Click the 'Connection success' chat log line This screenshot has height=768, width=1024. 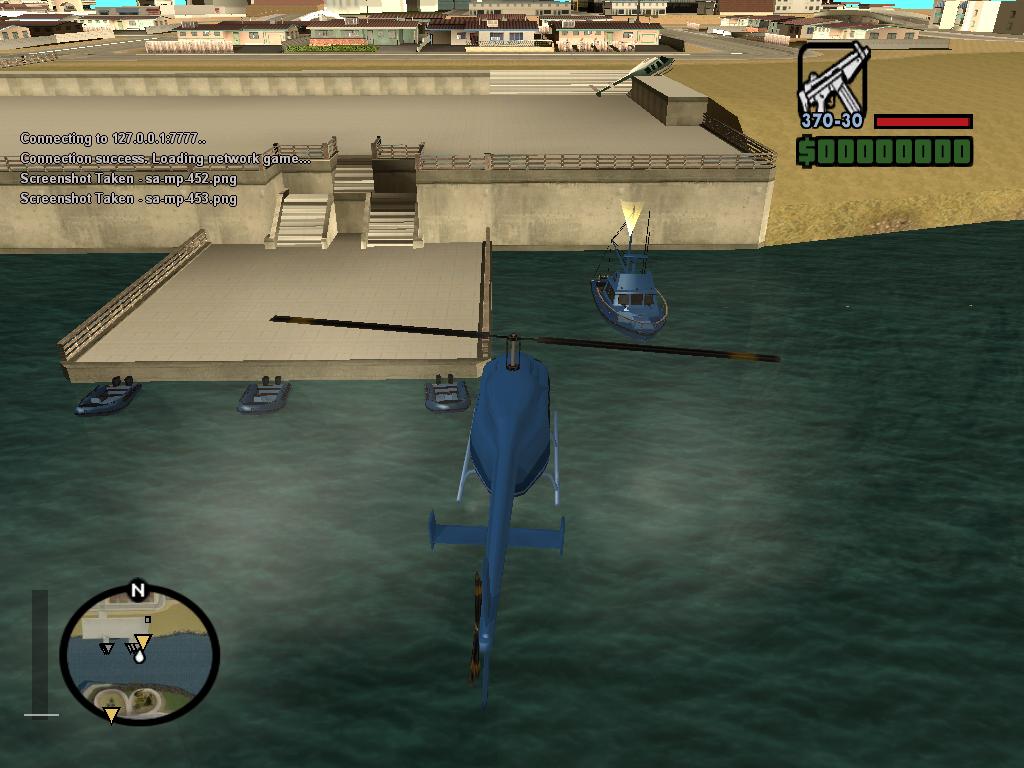point(165,158)
